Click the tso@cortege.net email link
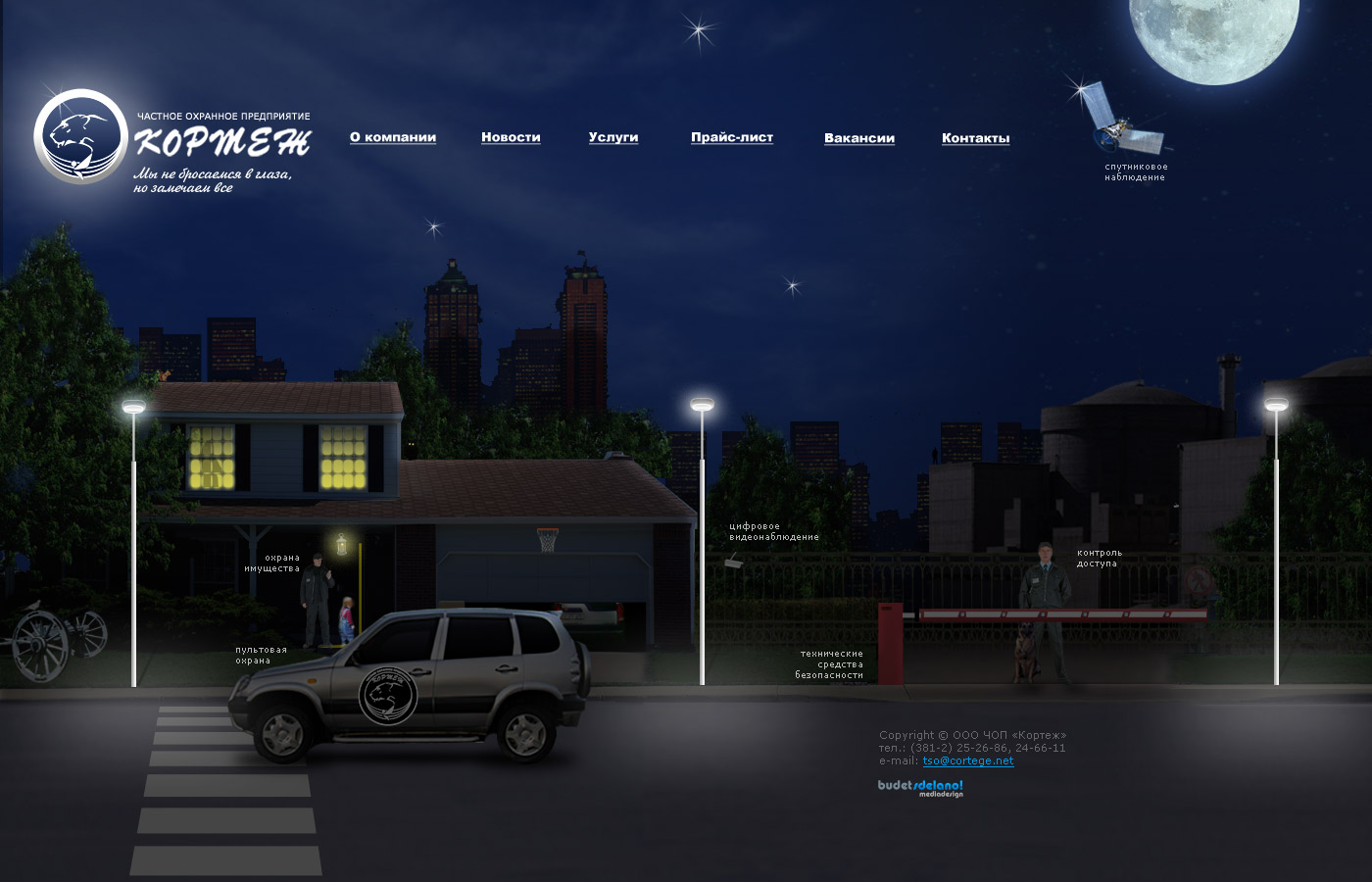The image size is (1372, 882). 968,760
